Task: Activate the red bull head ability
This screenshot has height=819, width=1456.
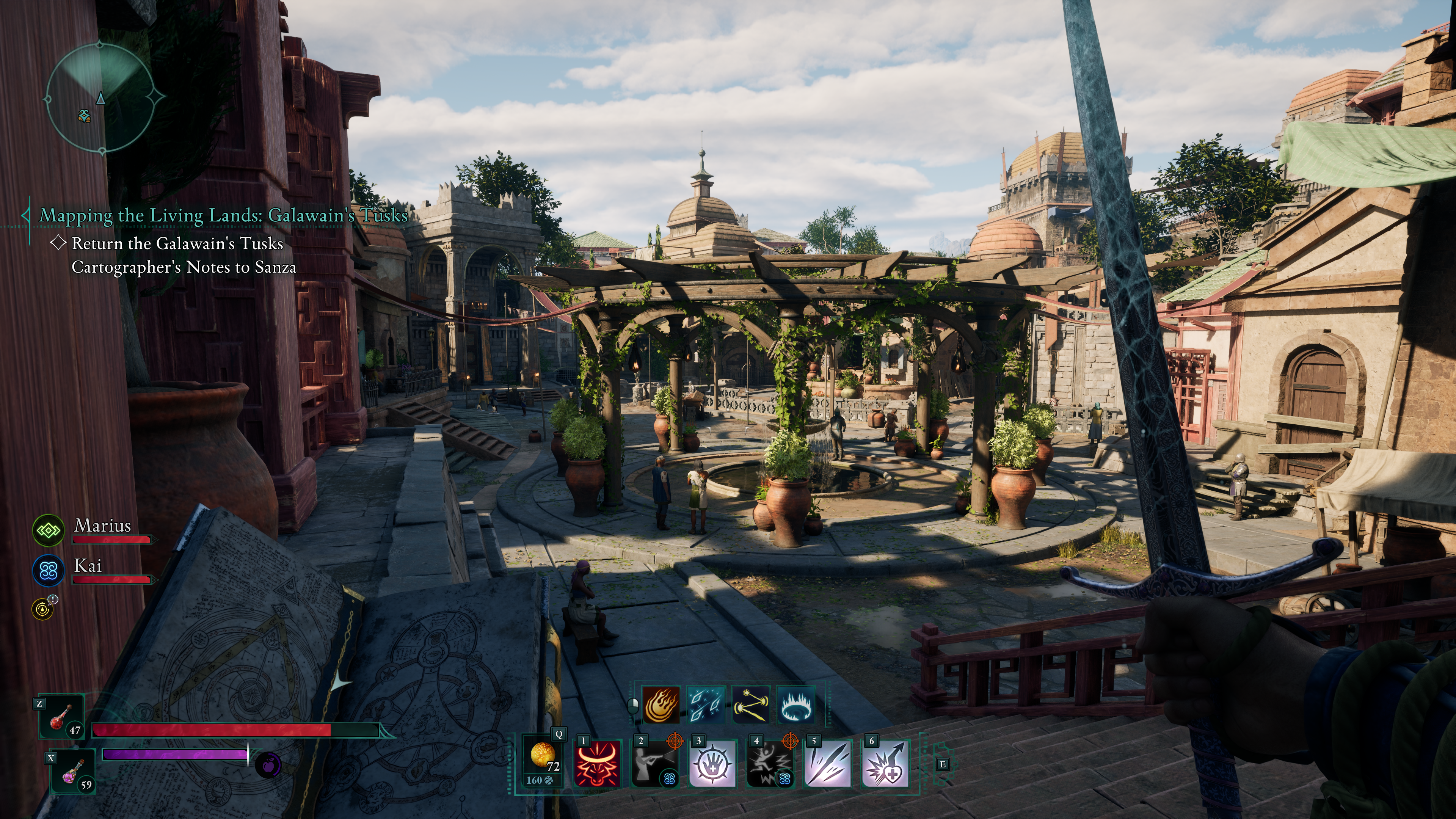Action: (598, 764)
